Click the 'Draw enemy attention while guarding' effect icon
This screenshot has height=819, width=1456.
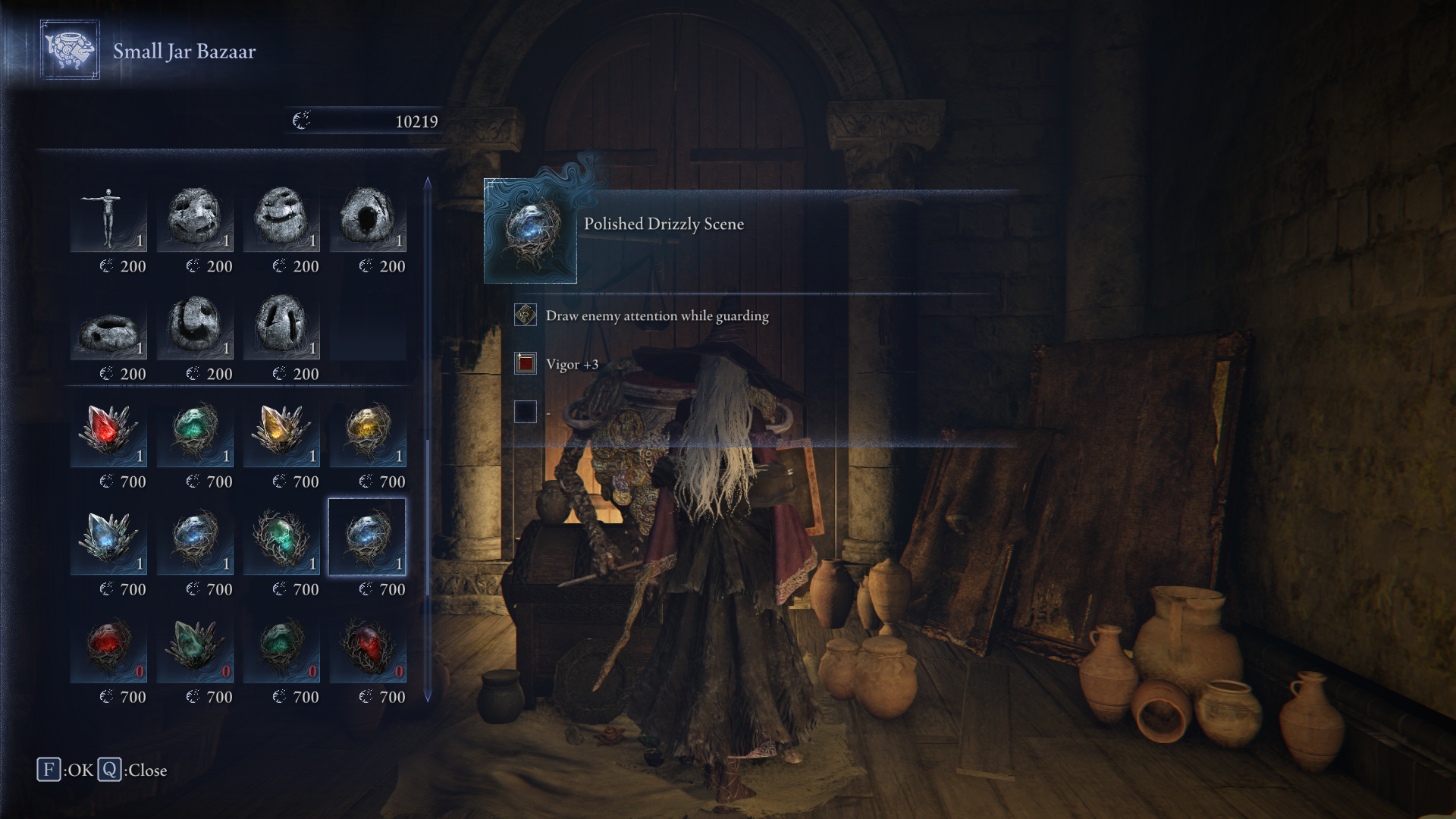click(x=525, y=315)
